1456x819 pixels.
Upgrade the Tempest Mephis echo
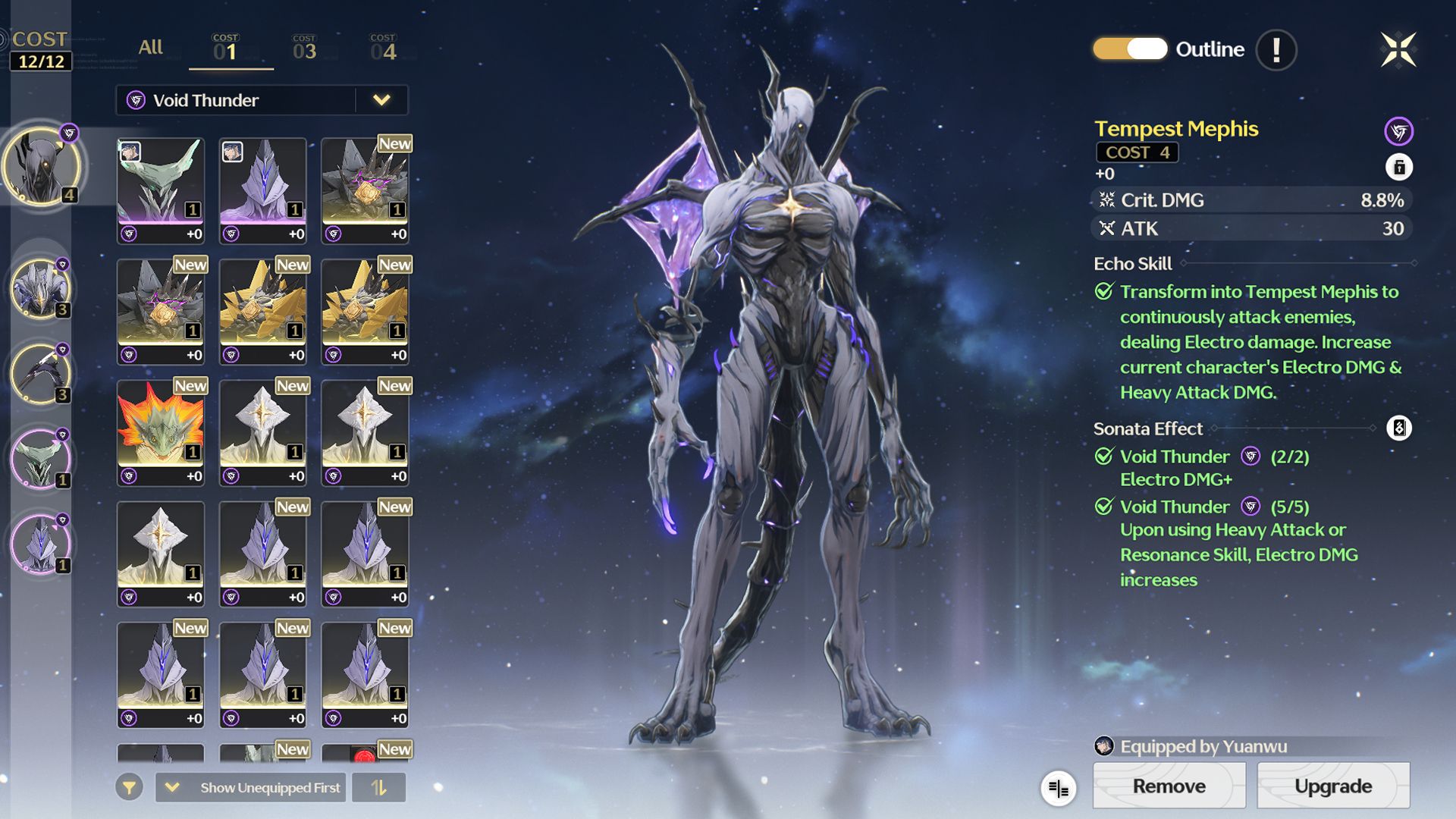(x=1332, y=786)
